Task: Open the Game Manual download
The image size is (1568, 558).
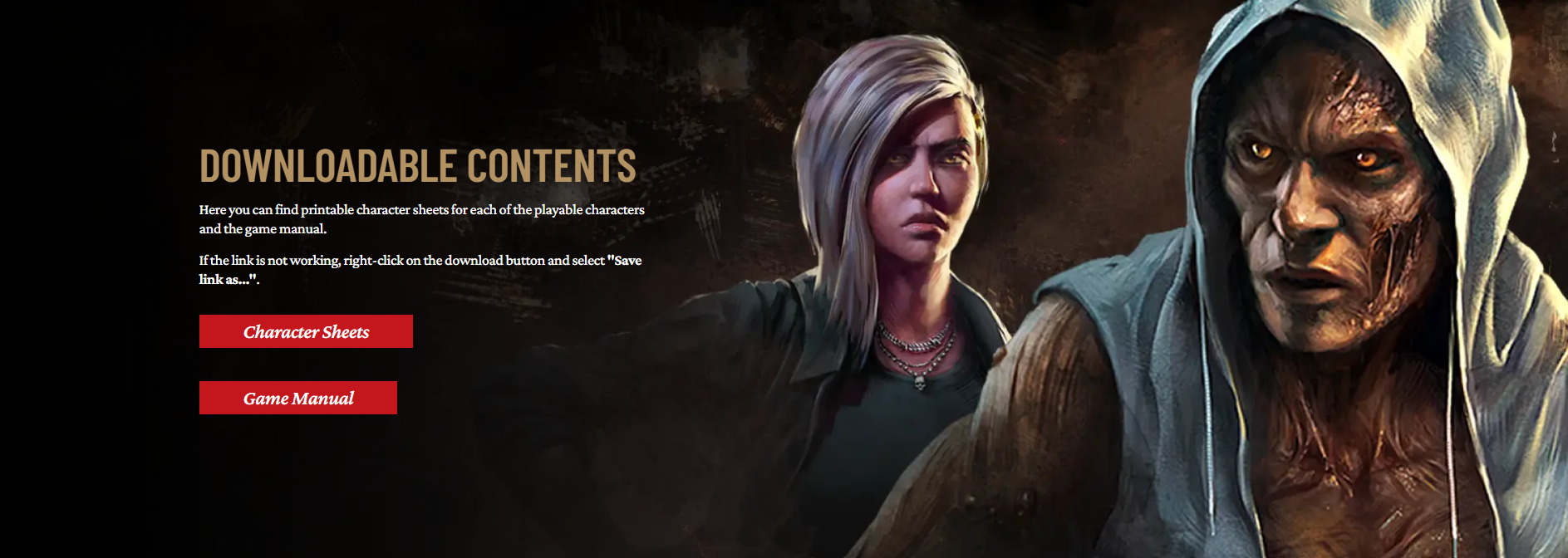Action: coord(298,398)
